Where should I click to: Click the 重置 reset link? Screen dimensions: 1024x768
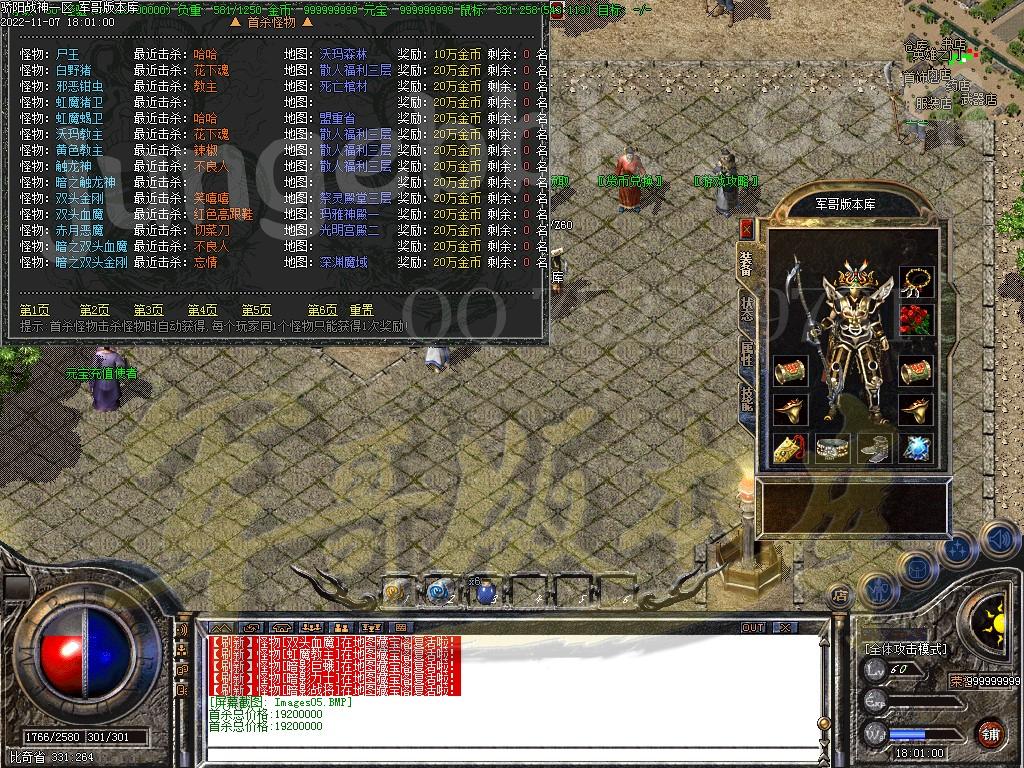(361, 310)
